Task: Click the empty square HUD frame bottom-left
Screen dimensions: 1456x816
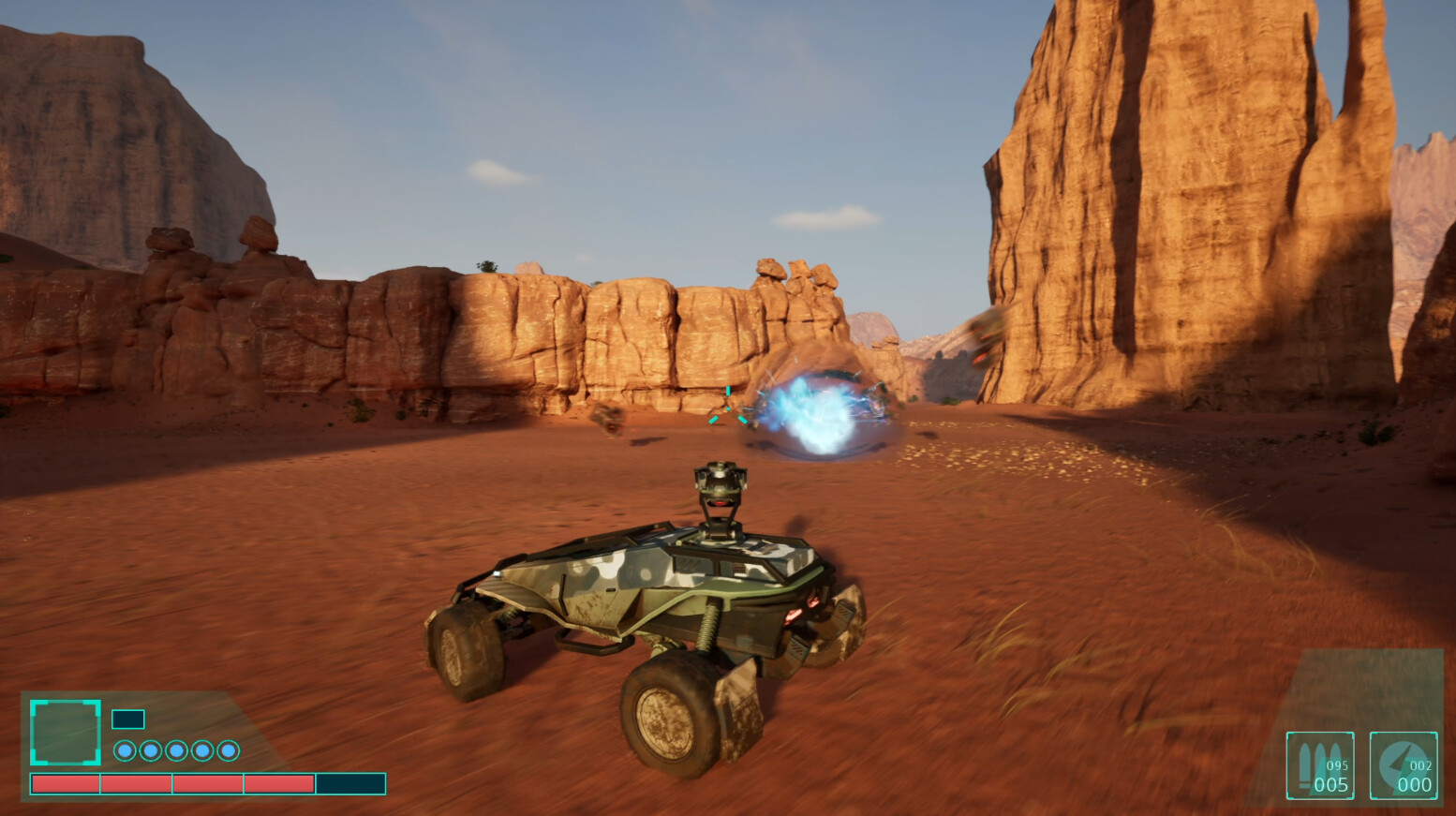Action: point(66,732)
